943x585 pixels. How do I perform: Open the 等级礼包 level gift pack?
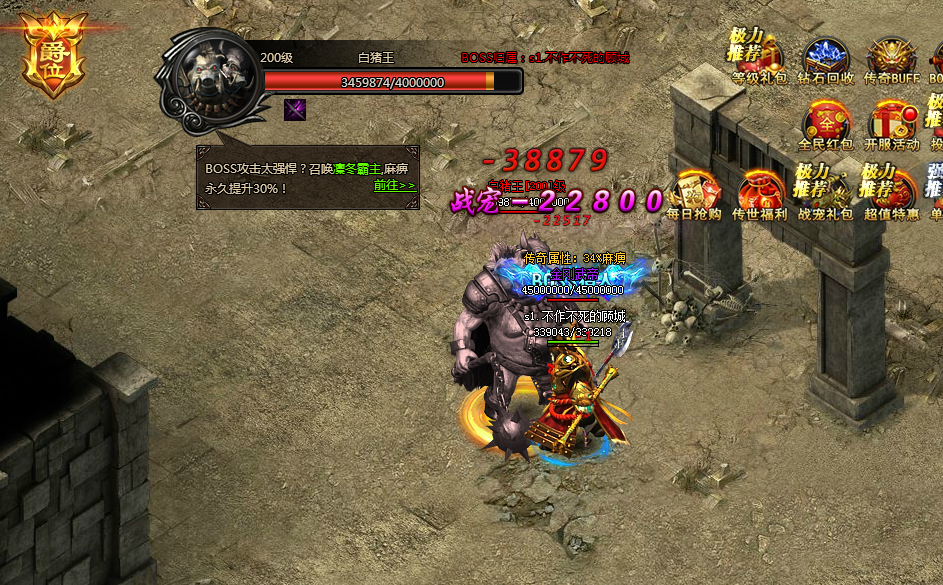pyautogui.click(x=759, y=60)
